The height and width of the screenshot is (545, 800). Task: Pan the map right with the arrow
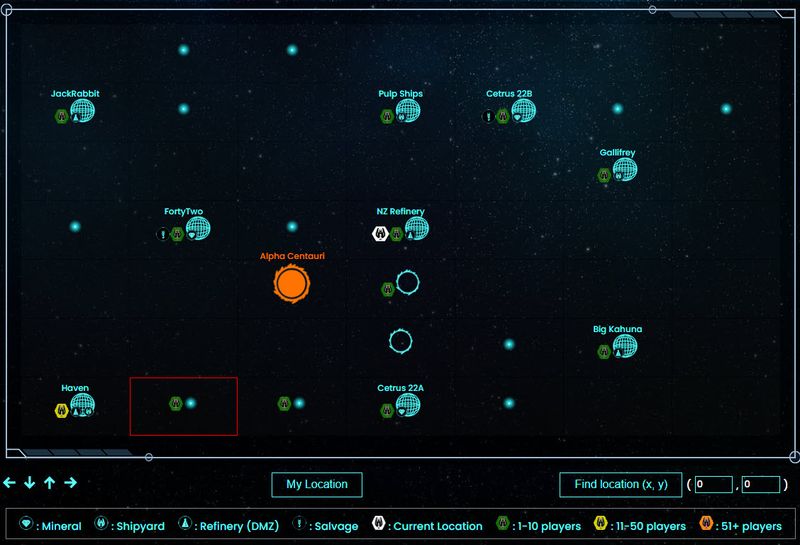[x=70, y=483]
